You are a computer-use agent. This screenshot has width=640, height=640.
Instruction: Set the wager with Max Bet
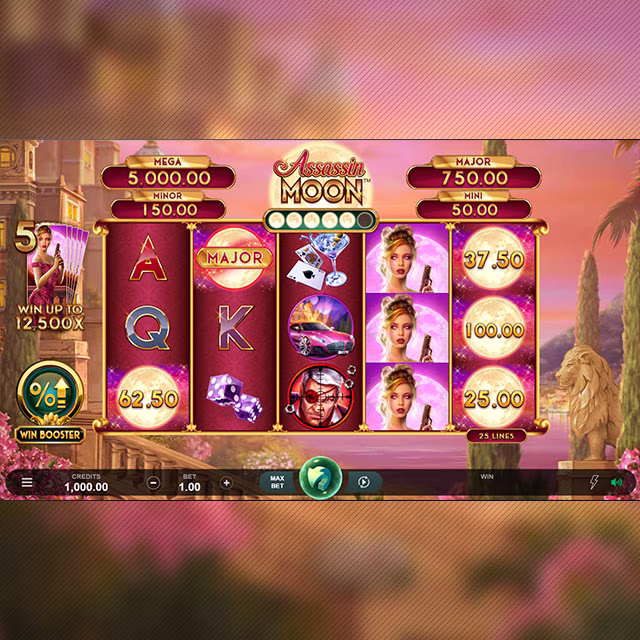(278, 482)
